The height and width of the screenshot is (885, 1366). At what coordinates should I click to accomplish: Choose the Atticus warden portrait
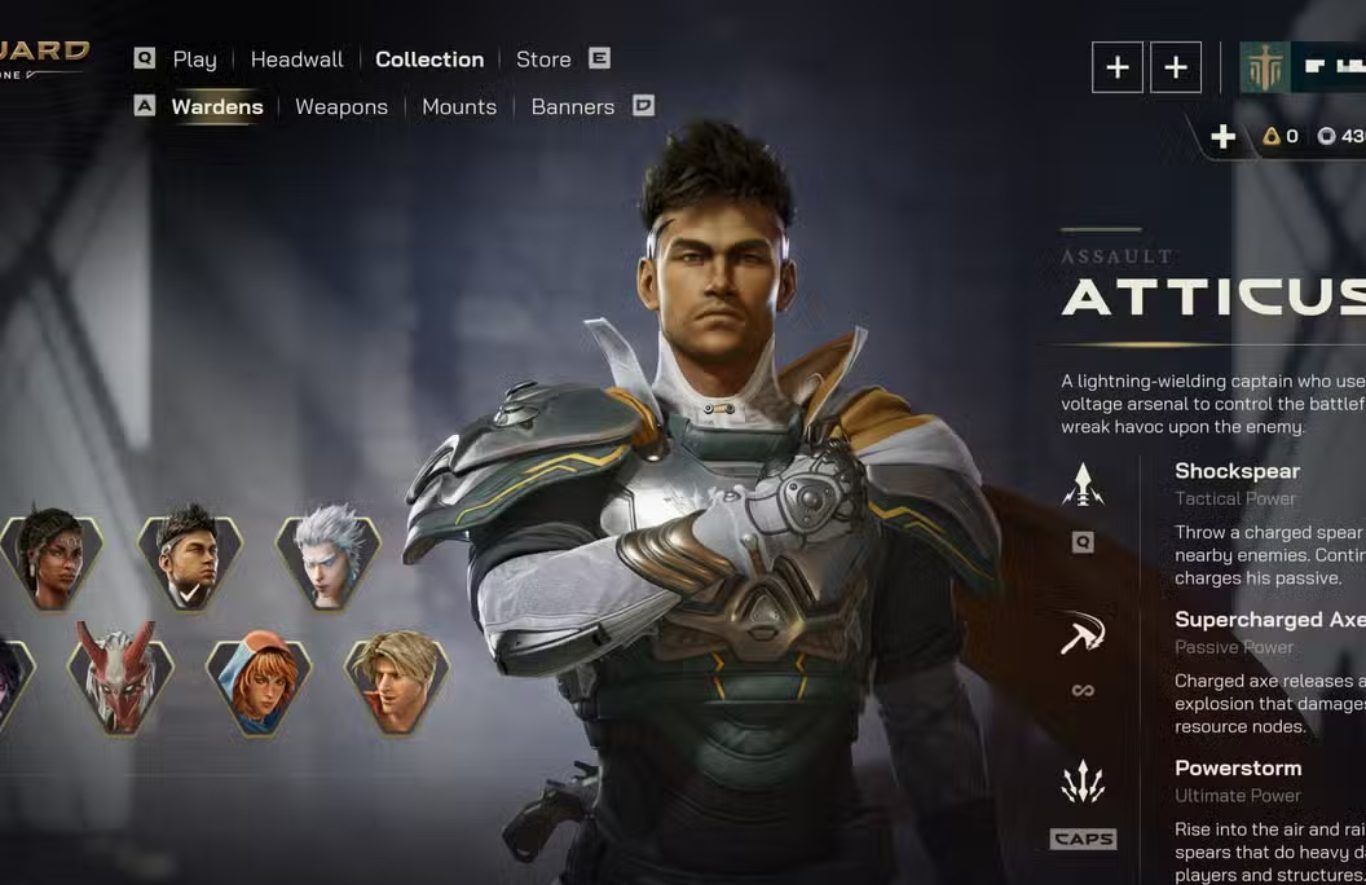click(x=189, y=558)
